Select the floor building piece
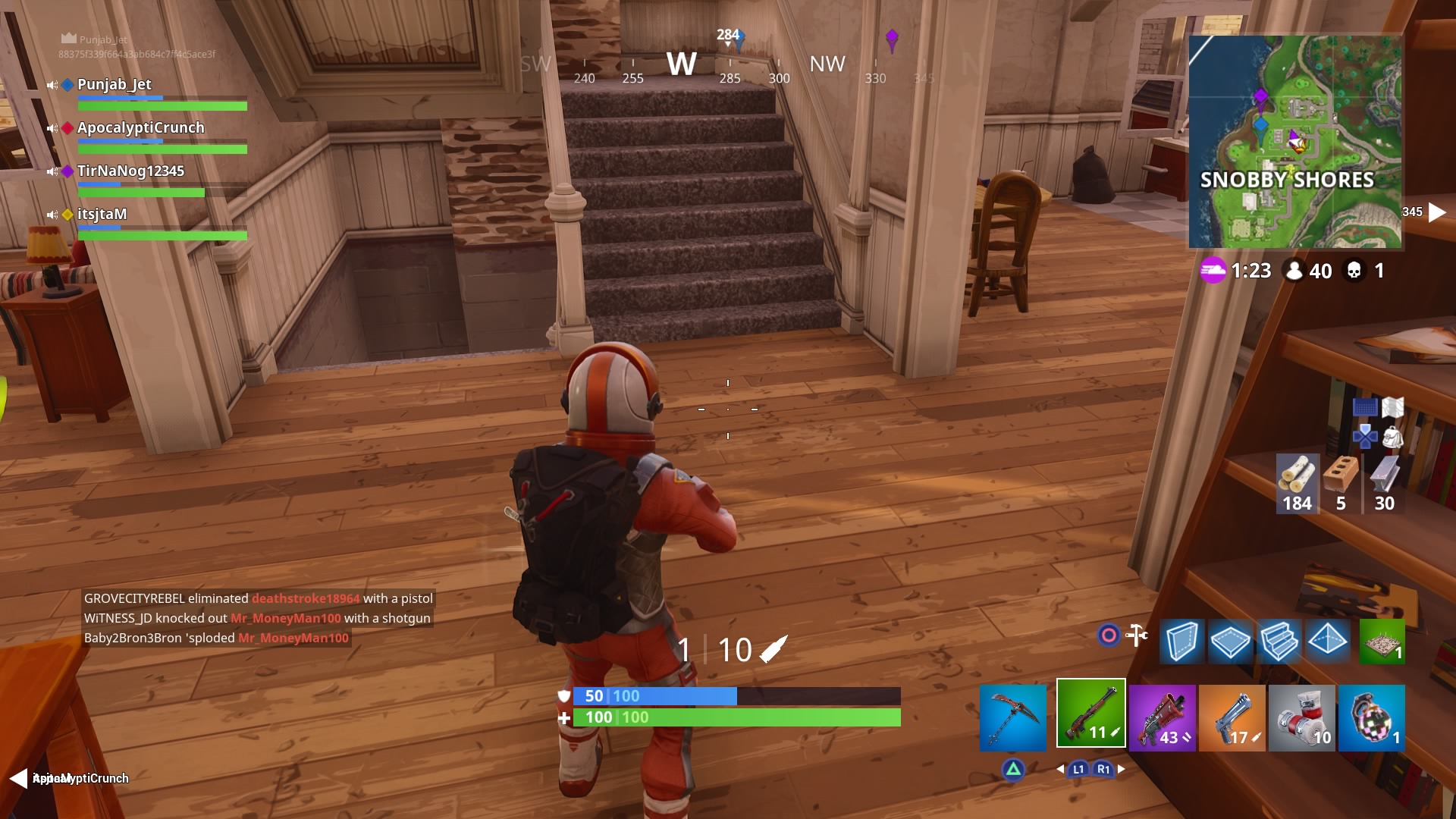This screenshot has height=819, width=1456. pos(1230,642)
